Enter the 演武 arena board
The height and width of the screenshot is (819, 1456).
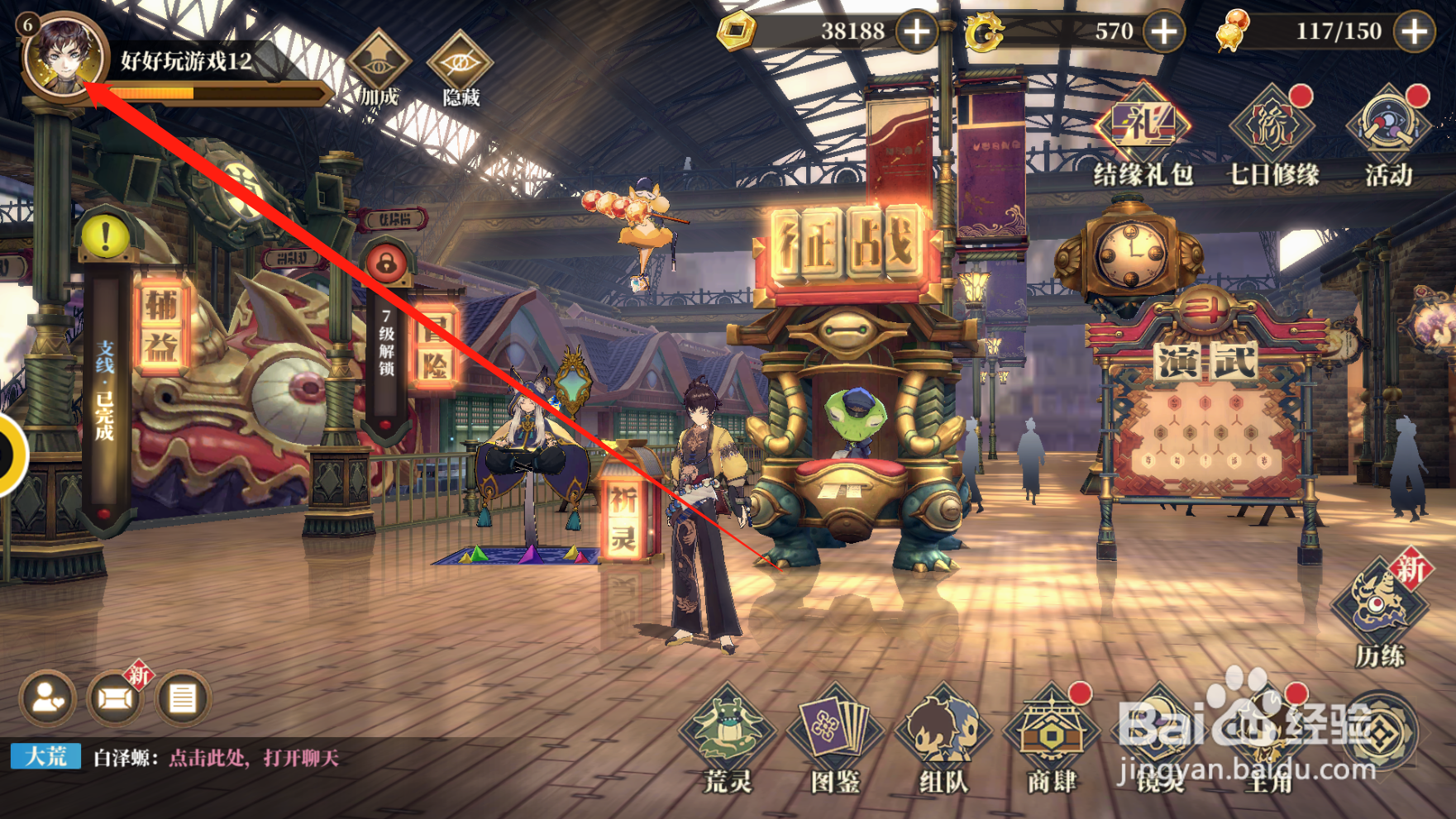pyautogui.click(x=1205, y=362)
